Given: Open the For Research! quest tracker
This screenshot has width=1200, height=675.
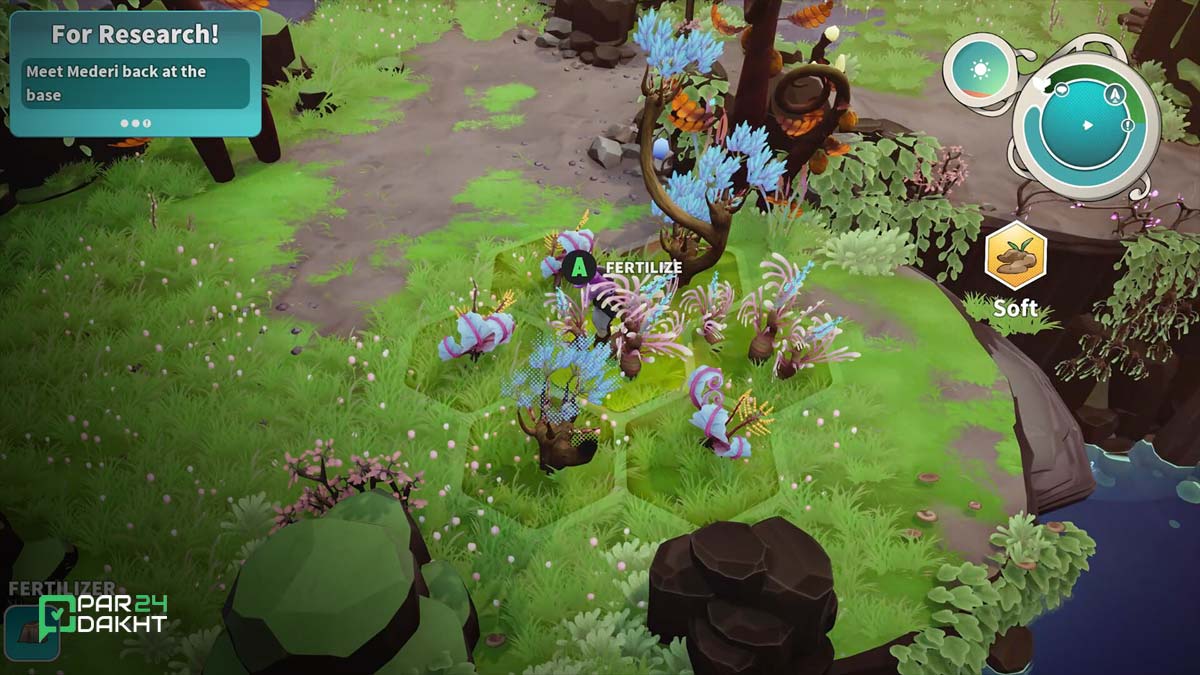Looking at the screenshot, I should tap(135, 73).
